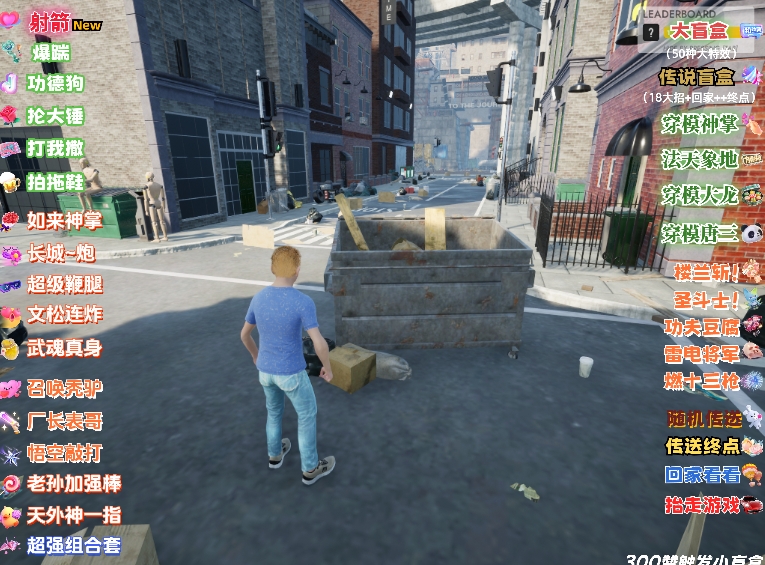
Task: Pick the 穿模唐三 panda entry
Action: click(699, 234)
